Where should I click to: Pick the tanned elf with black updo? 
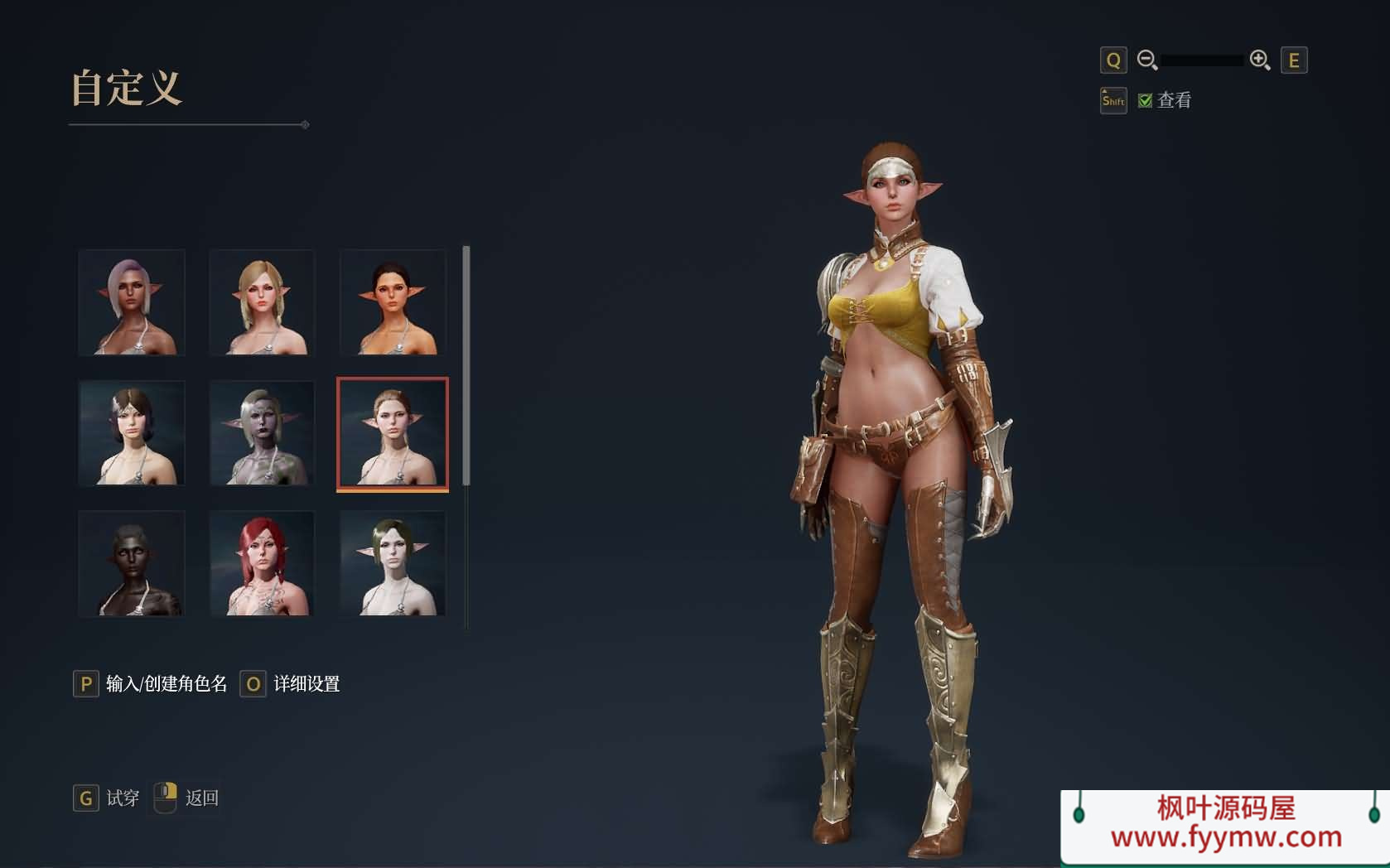tap(393, 302)
